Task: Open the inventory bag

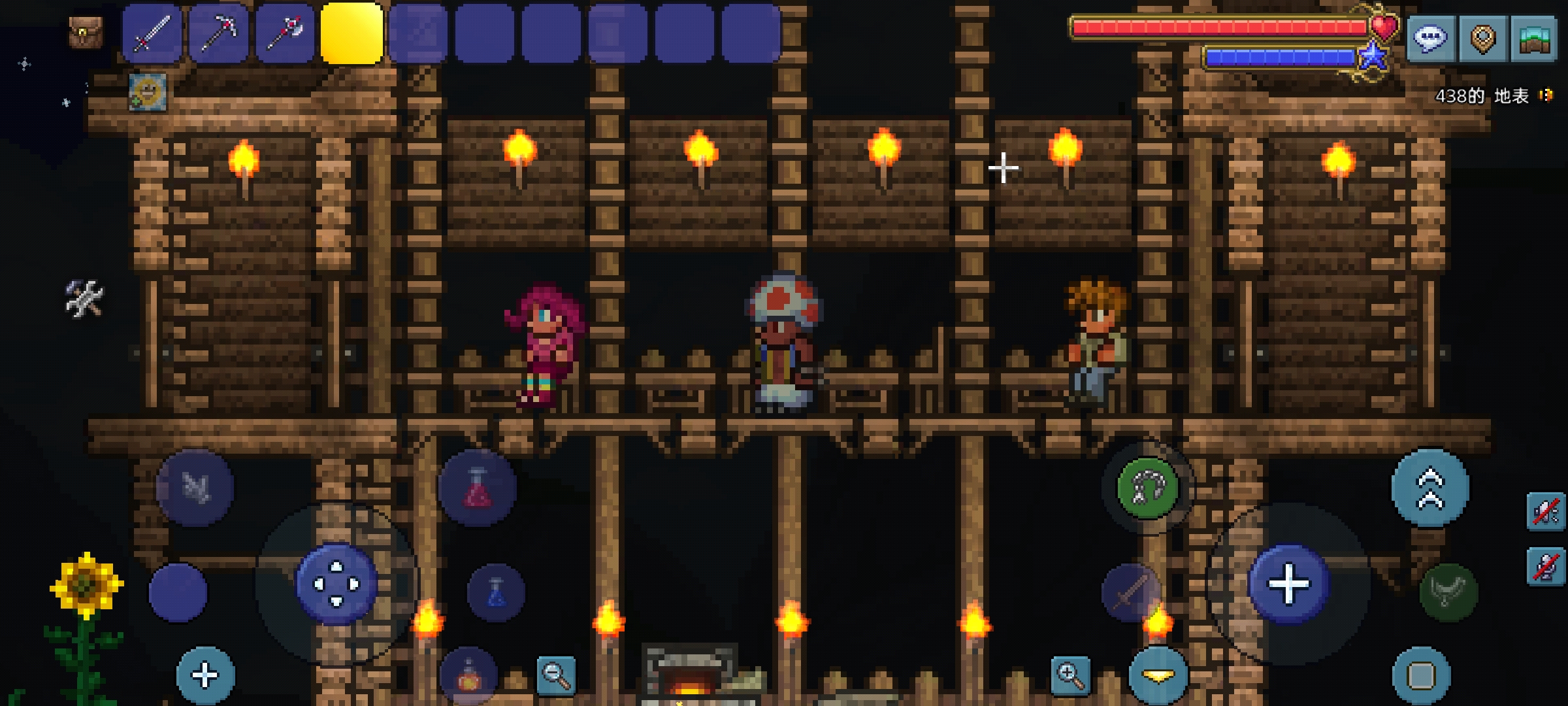Action: tap(86, 33)
